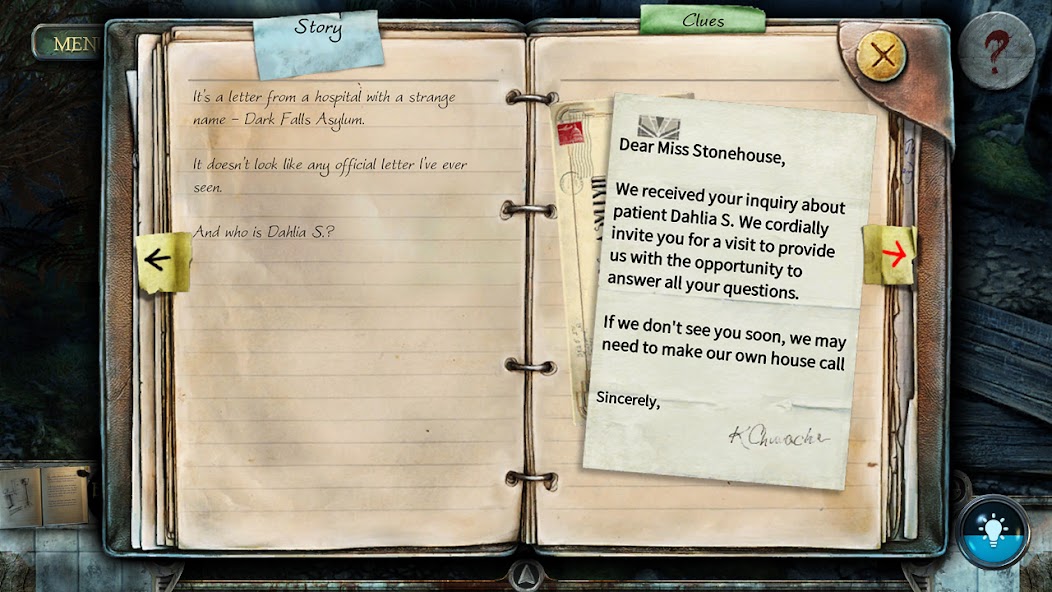Use the lightbulb hint button

coord(992,531)
